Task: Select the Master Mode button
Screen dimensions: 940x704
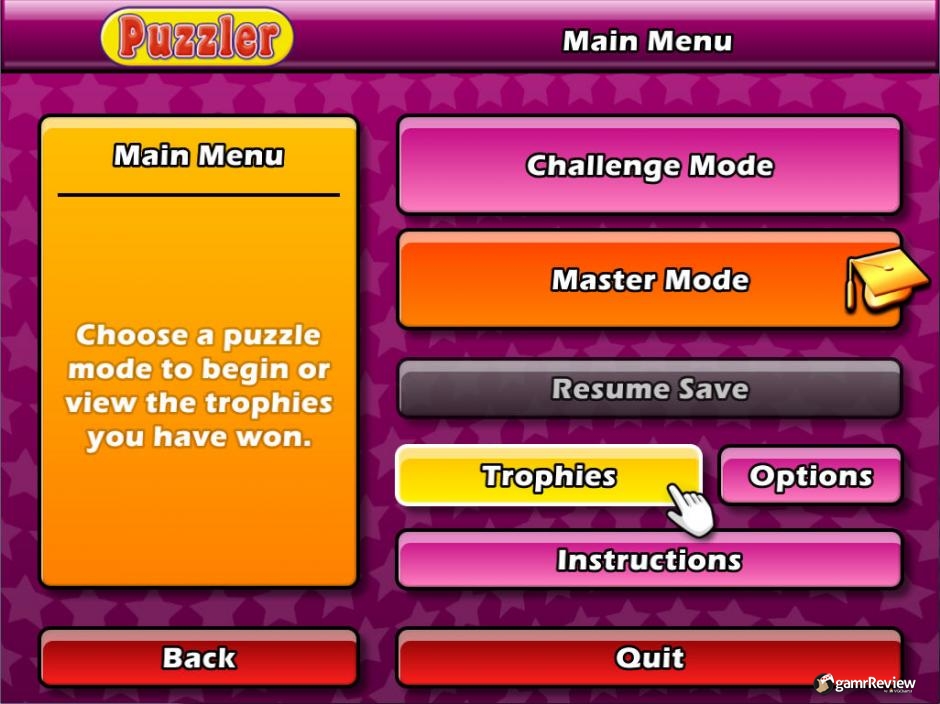Action: point(649,280)
